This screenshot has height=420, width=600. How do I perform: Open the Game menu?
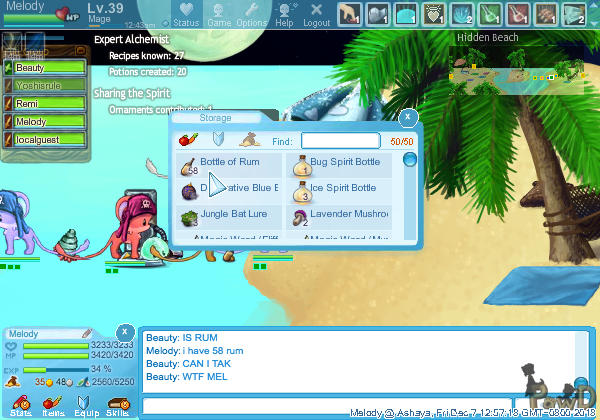tap(219, 13)
